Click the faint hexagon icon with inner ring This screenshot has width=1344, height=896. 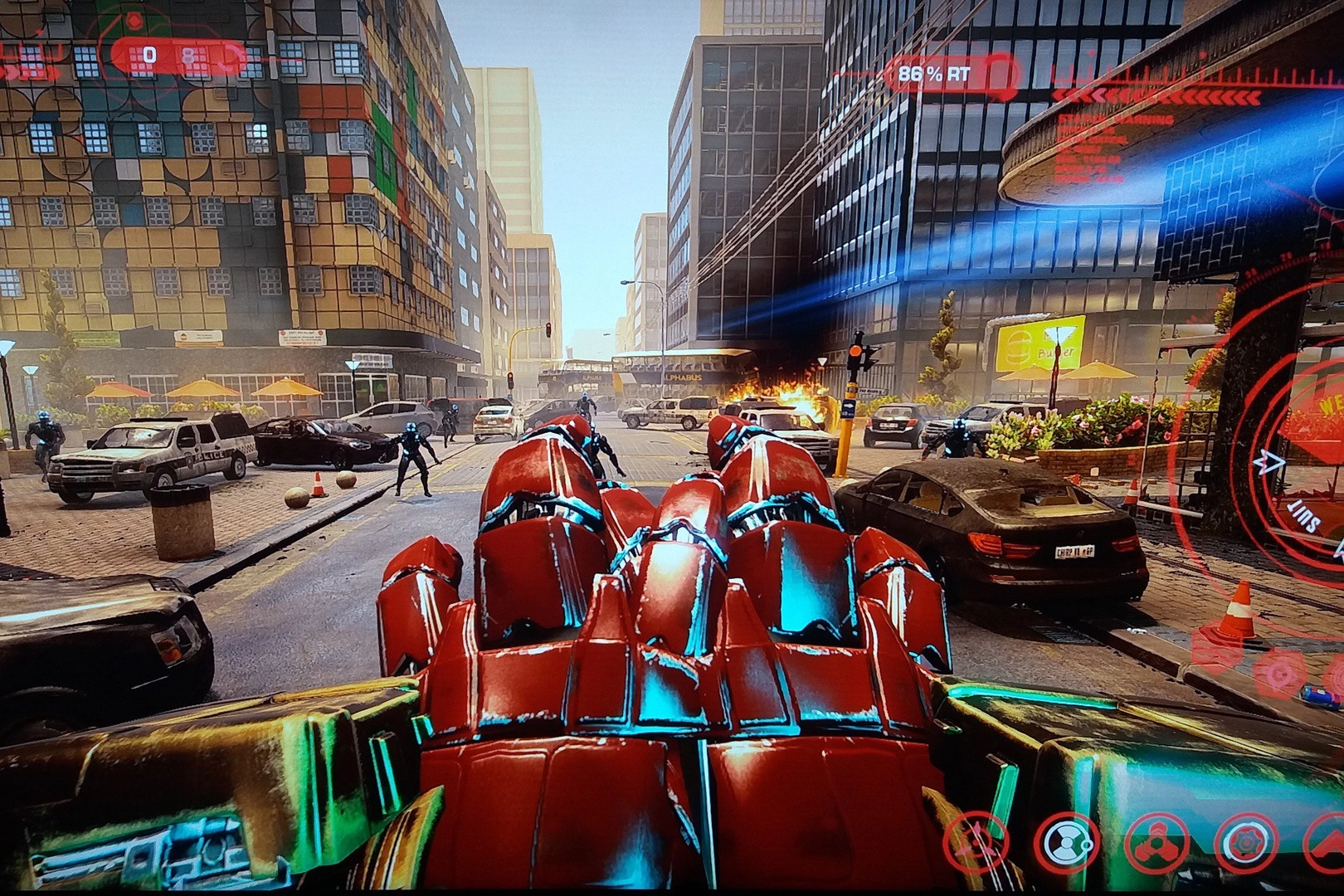click(1278, 674)
